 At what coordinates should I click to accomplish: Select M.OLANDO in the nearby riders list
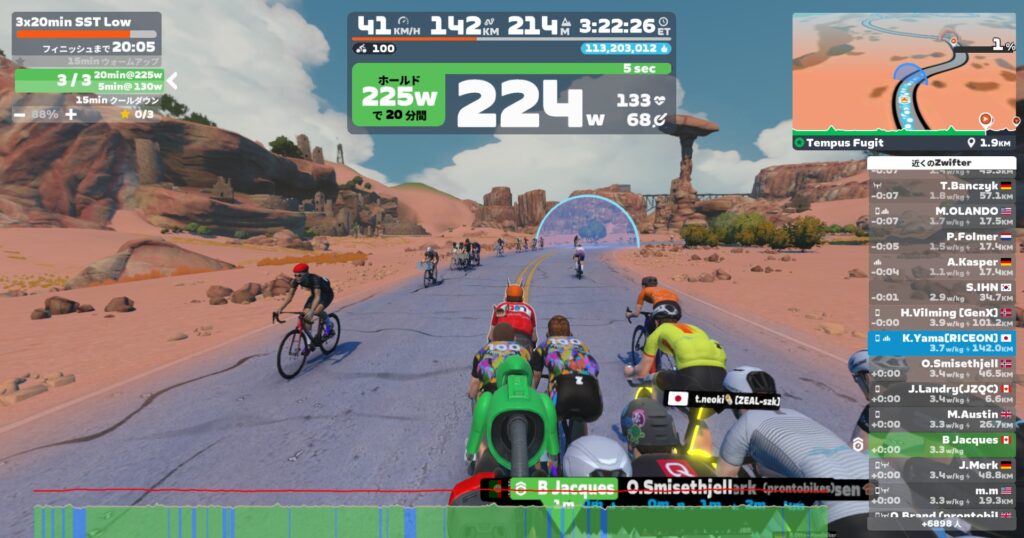tap(941, 216)
